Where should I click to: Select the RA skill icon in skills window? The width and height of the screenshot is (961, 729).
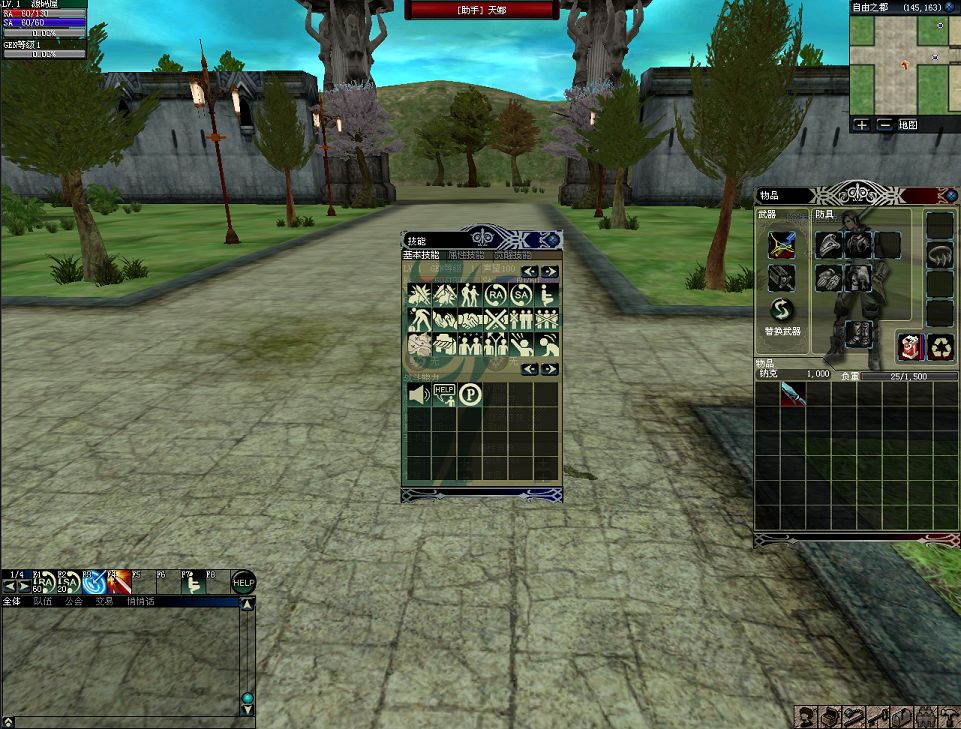495,295
